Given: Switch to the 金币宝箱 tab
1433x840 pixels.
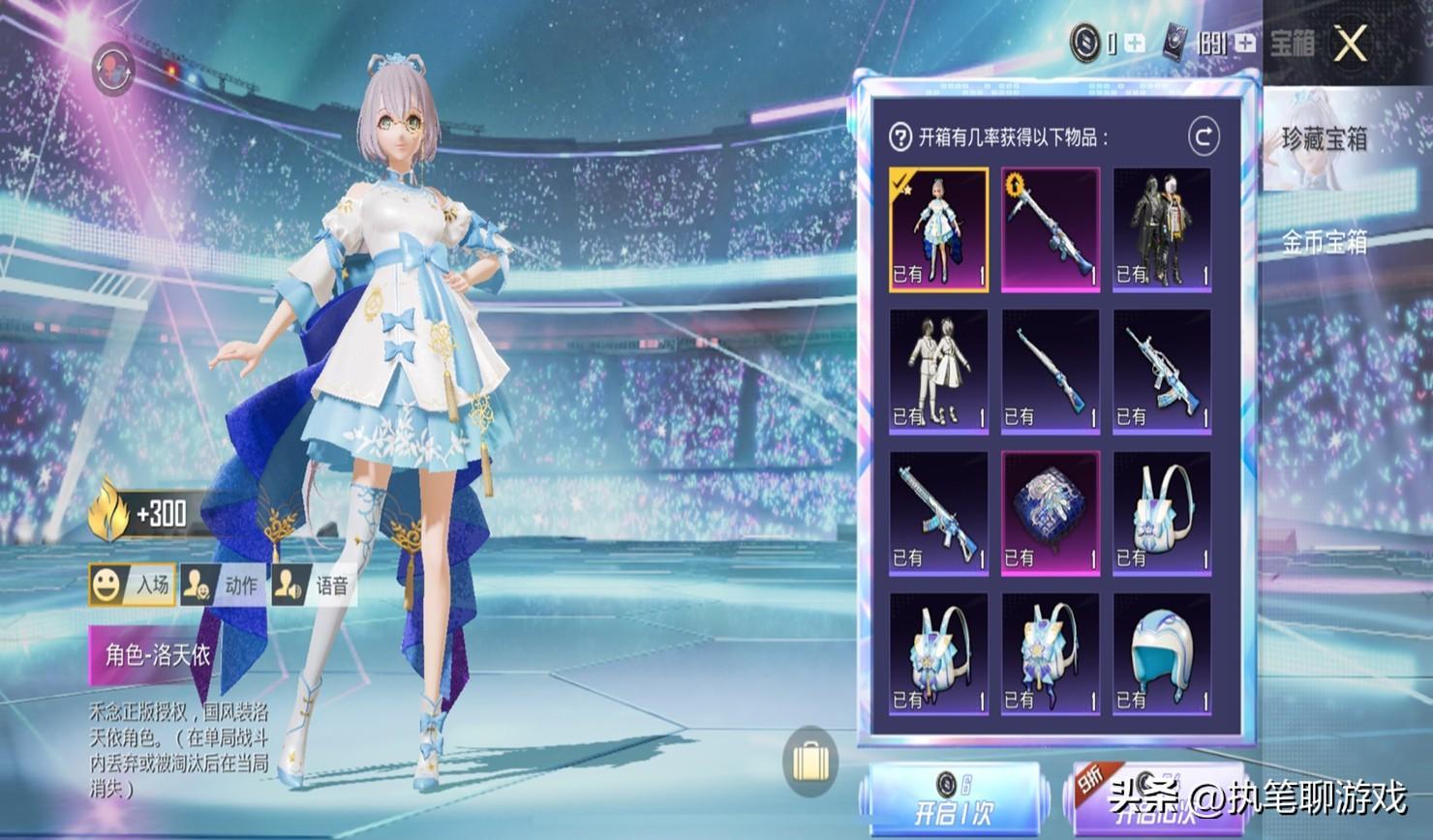Looking at the screenshot, I should point(1324,242).
